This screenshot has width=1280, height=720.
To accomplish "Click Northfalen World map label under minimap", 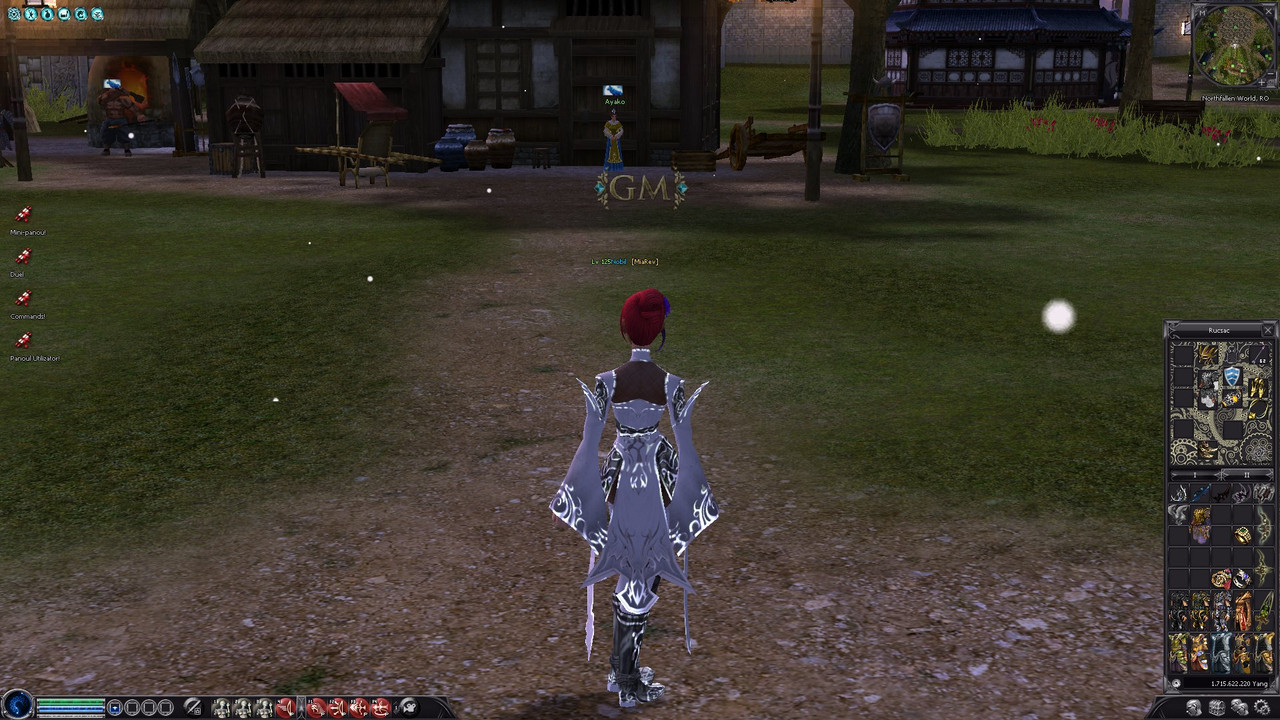I will tap(1236, 98).
